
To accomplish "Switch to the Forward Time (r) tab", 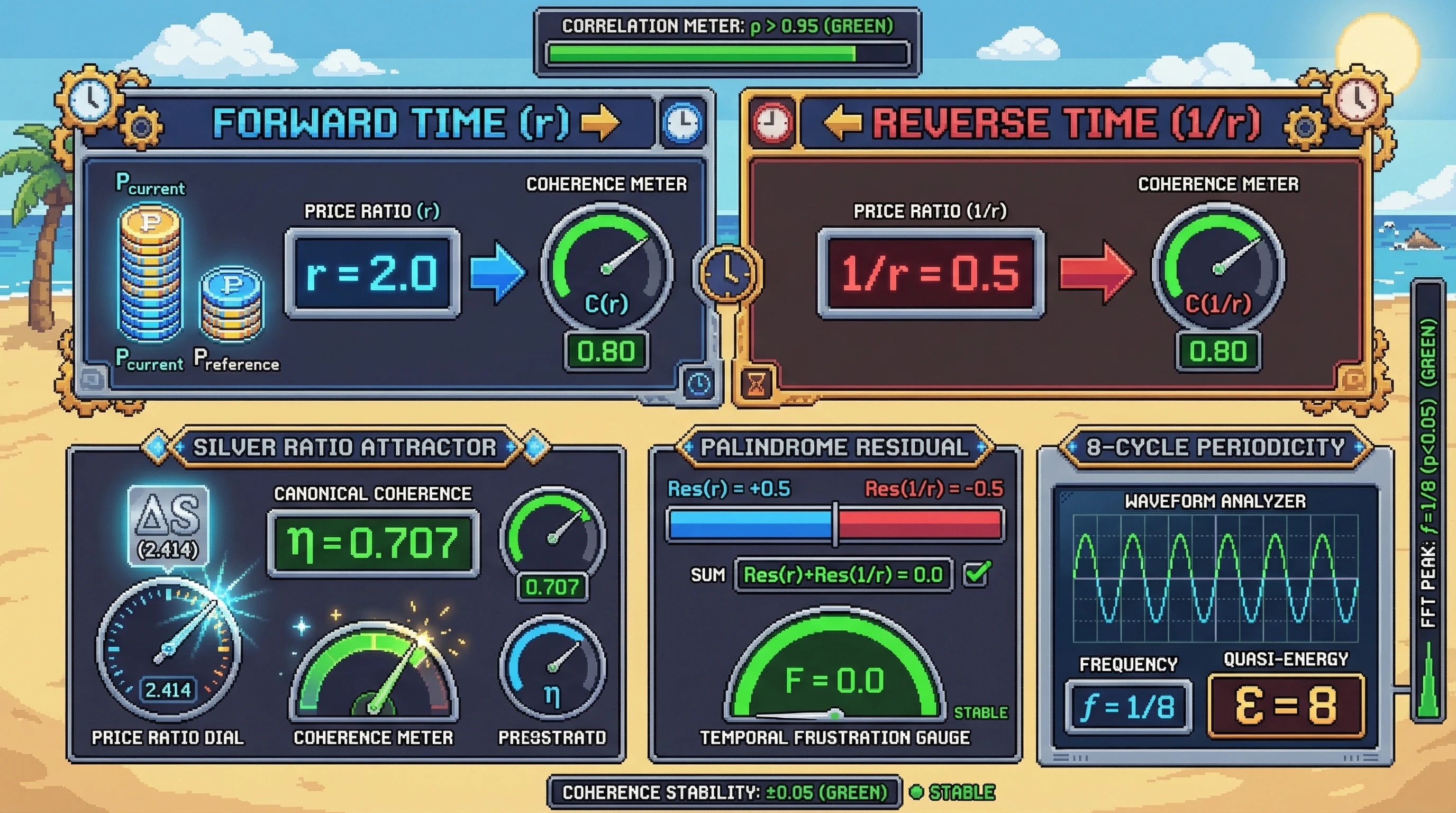I will (390, 122).
